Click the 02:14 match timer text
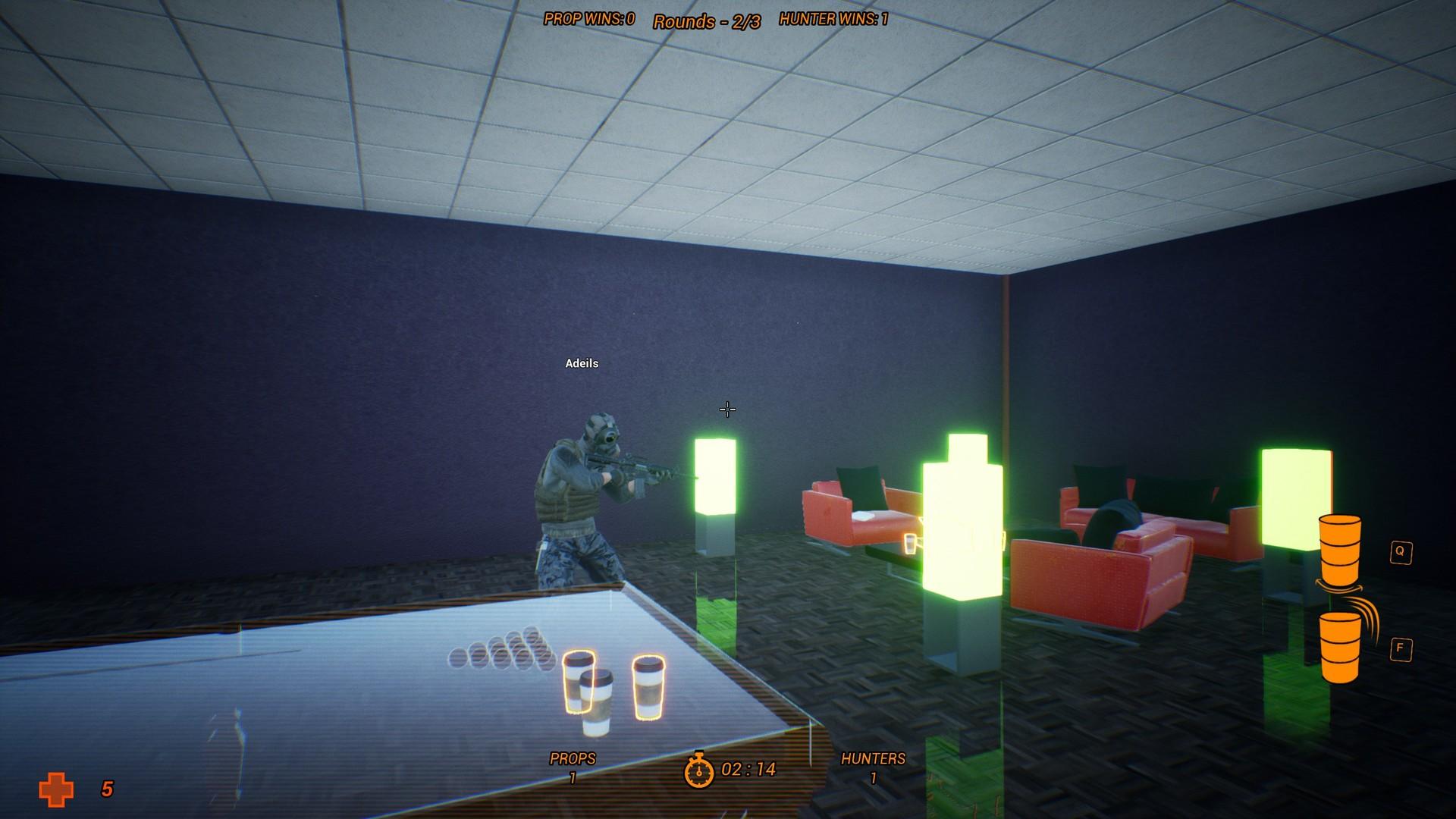Viewport: 1456px width, 819px height. 748,768
